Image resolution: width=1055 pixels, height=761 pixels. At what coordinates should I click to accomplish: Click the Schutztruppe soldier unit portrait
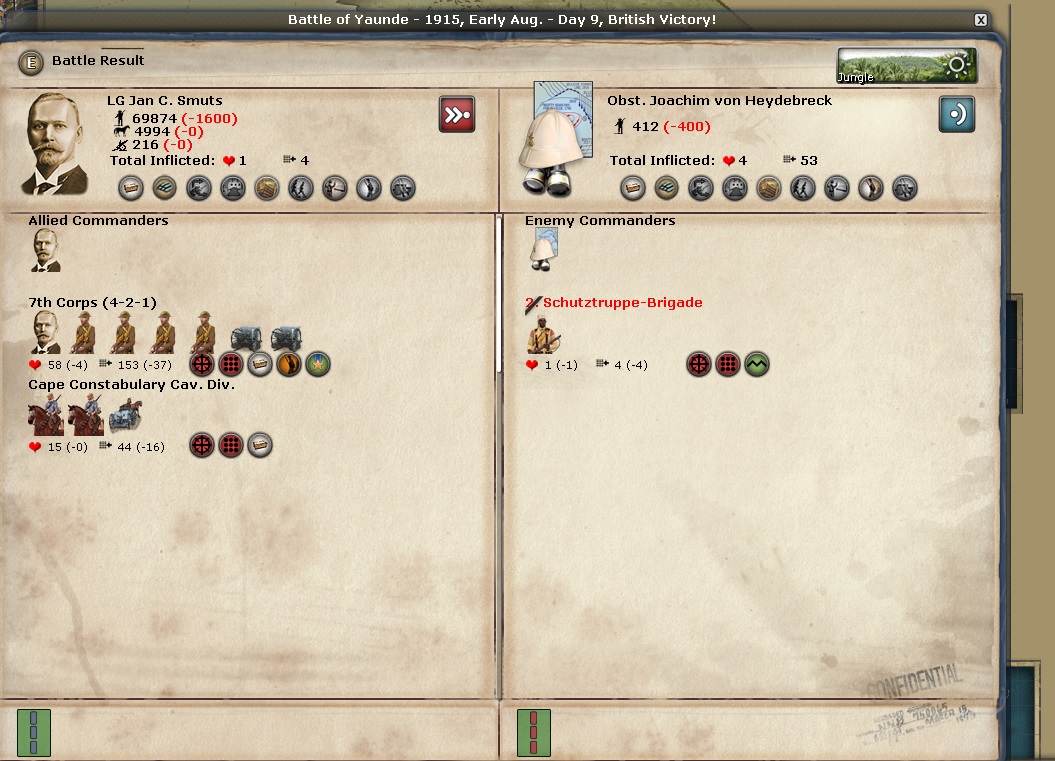coord(544,334)
